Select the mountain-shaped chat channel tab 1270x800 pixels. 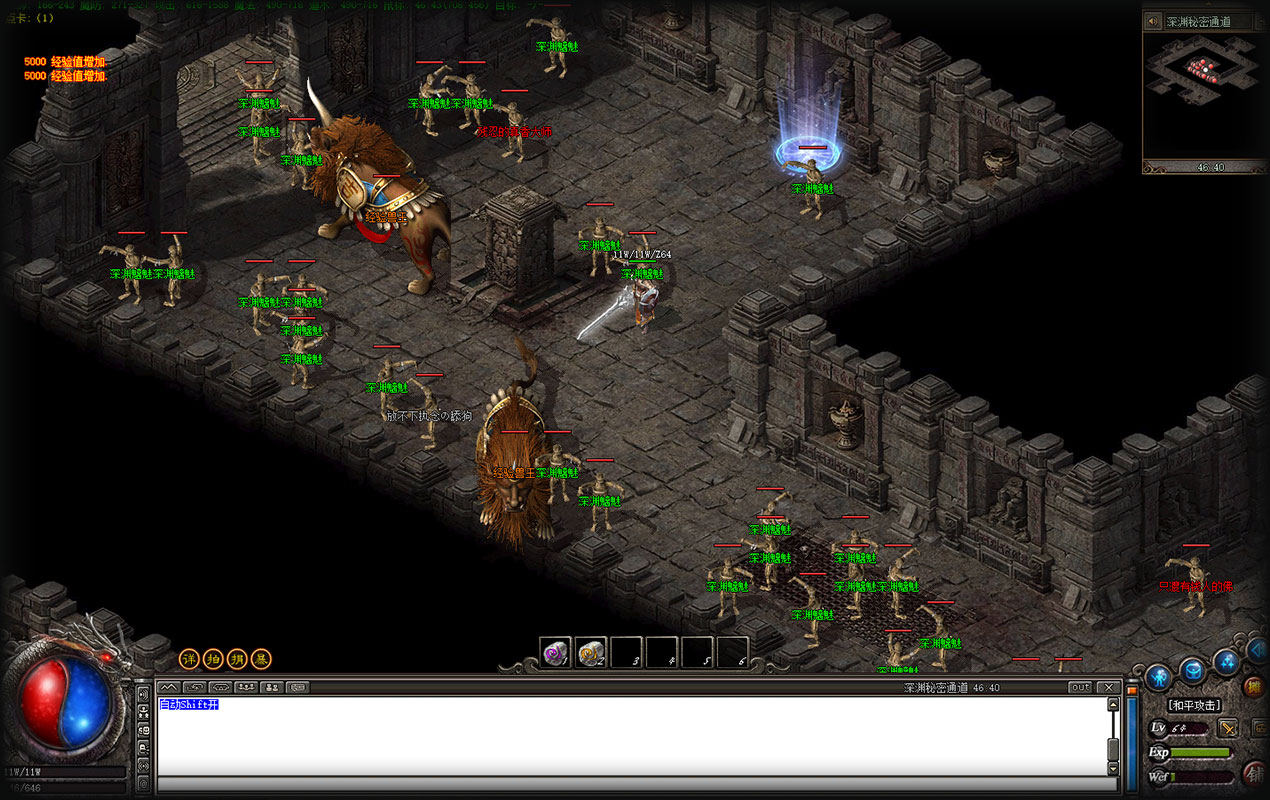[168, 687]
